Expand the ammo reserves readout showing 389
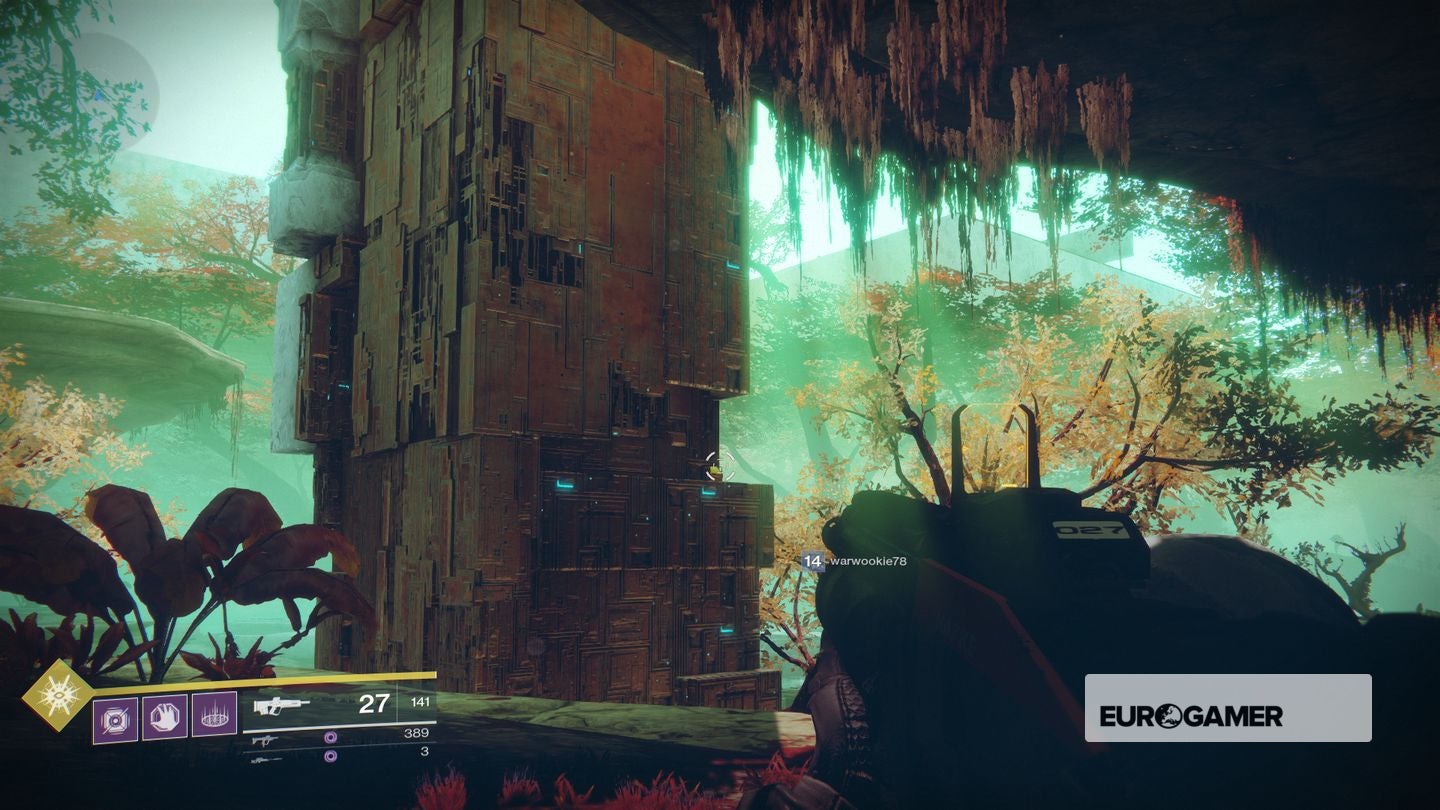 pyautogui.click(x=416, y=732)
